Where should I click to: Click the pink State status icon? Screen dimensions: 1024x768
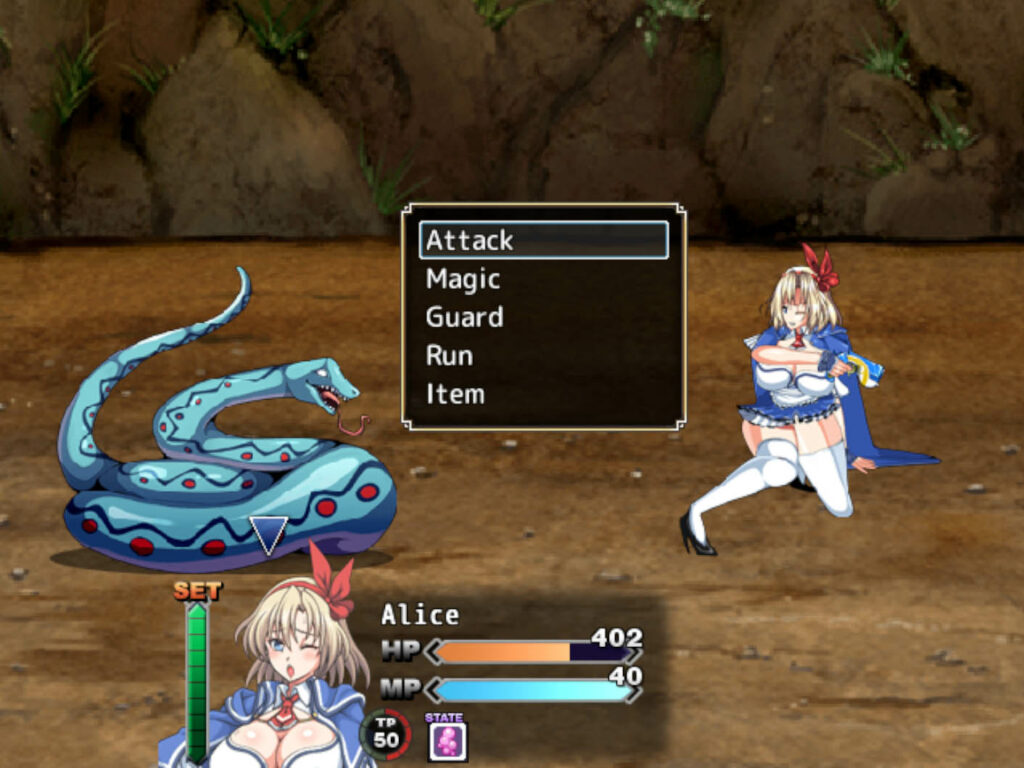click(x=447, y=741)
